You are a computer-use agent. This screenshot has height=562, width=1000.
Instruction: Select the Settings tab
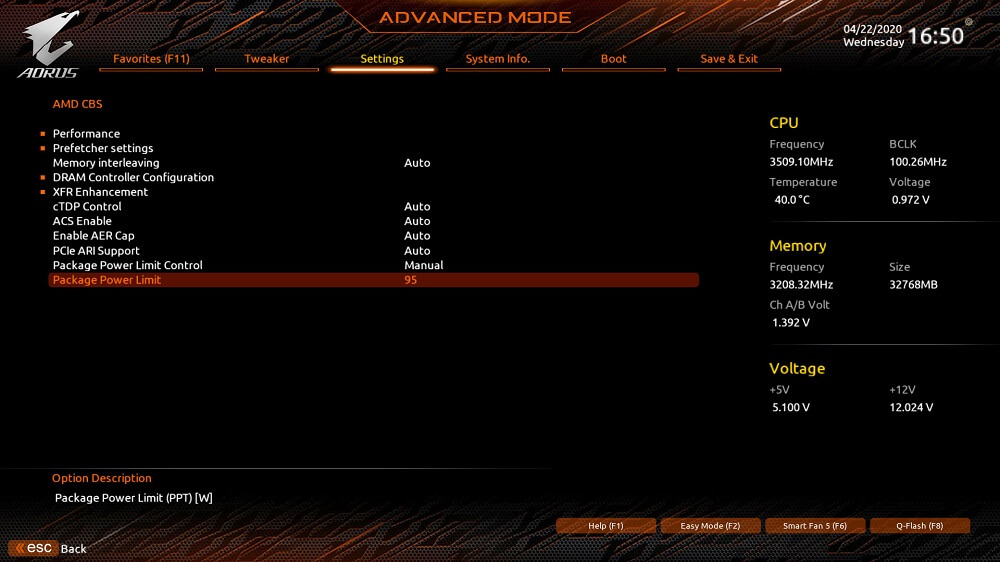coord(382,59)
